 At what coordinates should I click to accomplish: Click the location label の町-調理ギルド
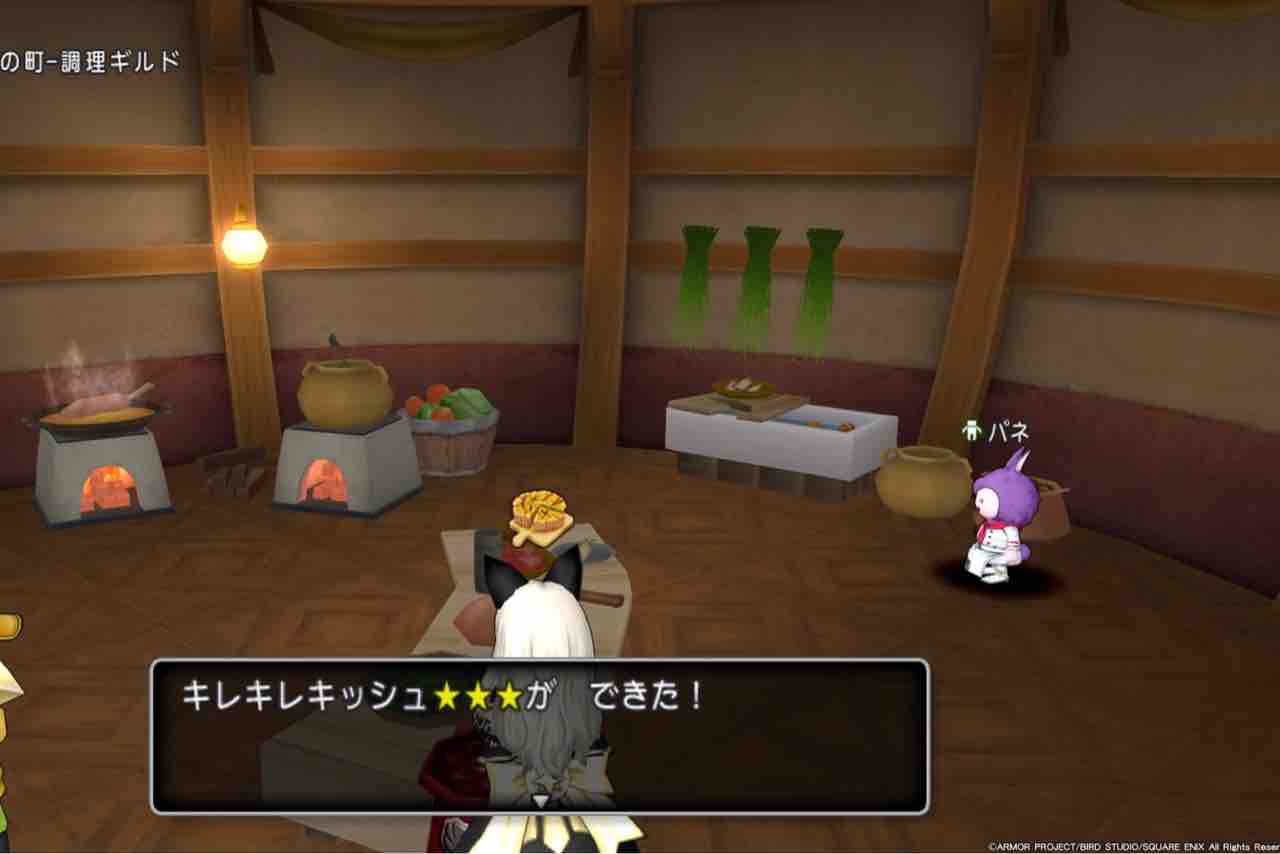click(90, 57)
